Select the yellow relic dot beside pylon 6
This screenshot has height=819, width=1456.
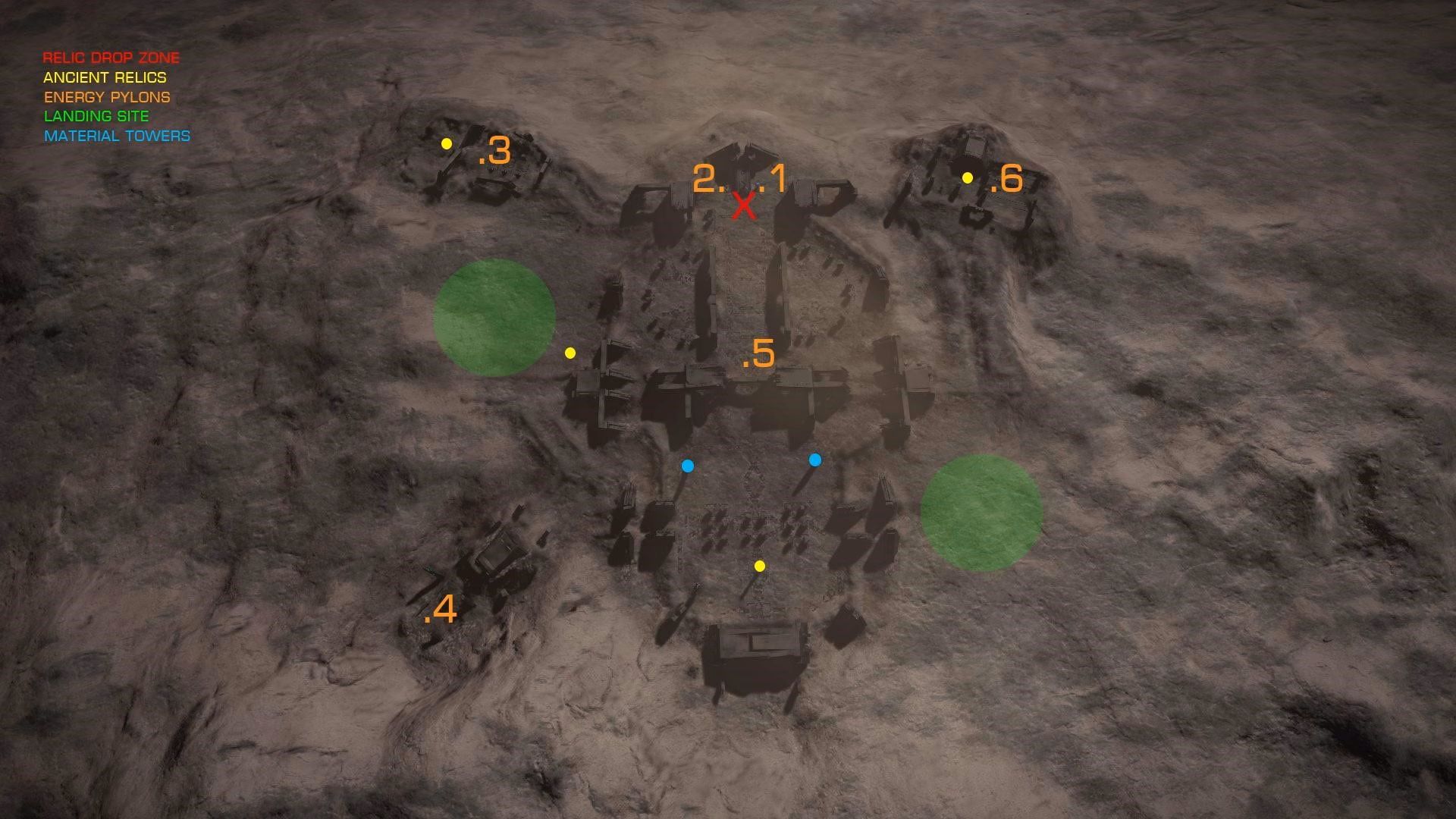[x=968, y=177]
